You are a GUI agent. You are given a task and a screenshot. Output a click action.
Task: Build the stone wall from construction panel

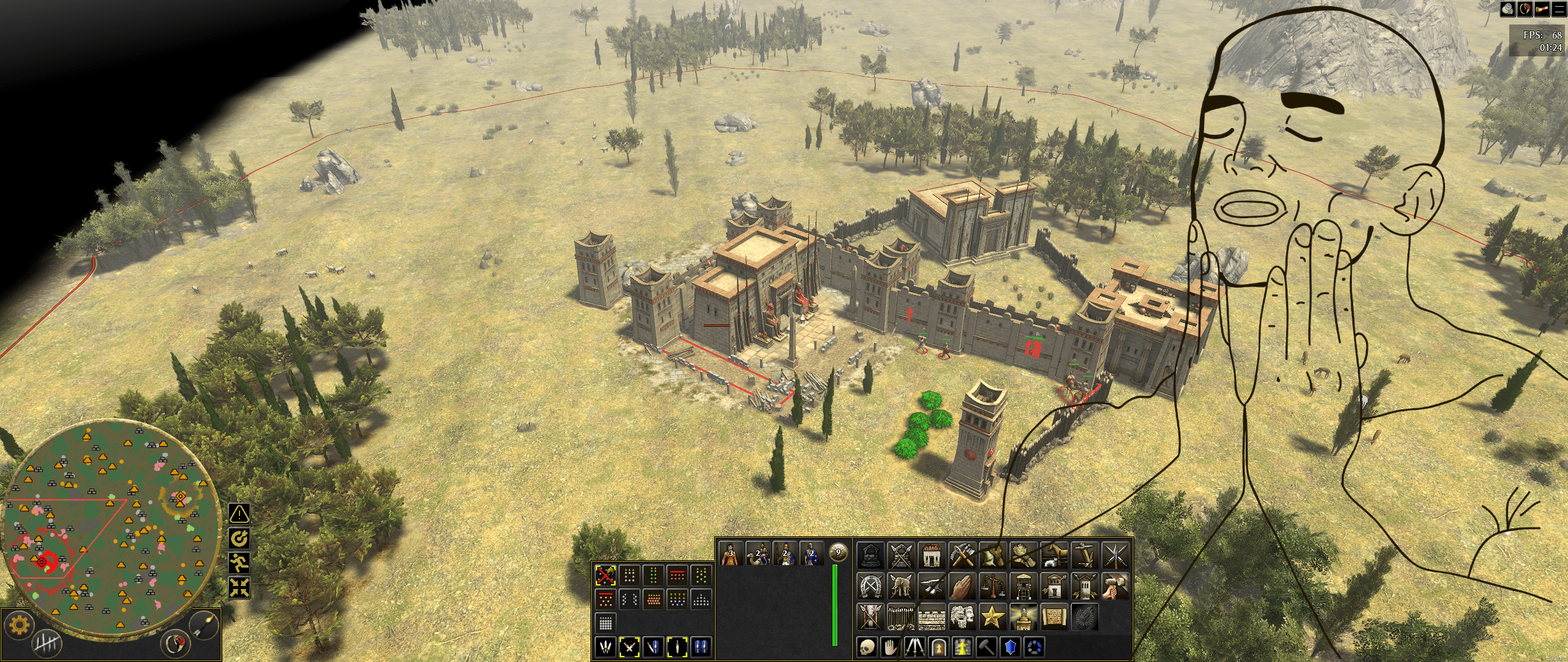pos(931,617)
